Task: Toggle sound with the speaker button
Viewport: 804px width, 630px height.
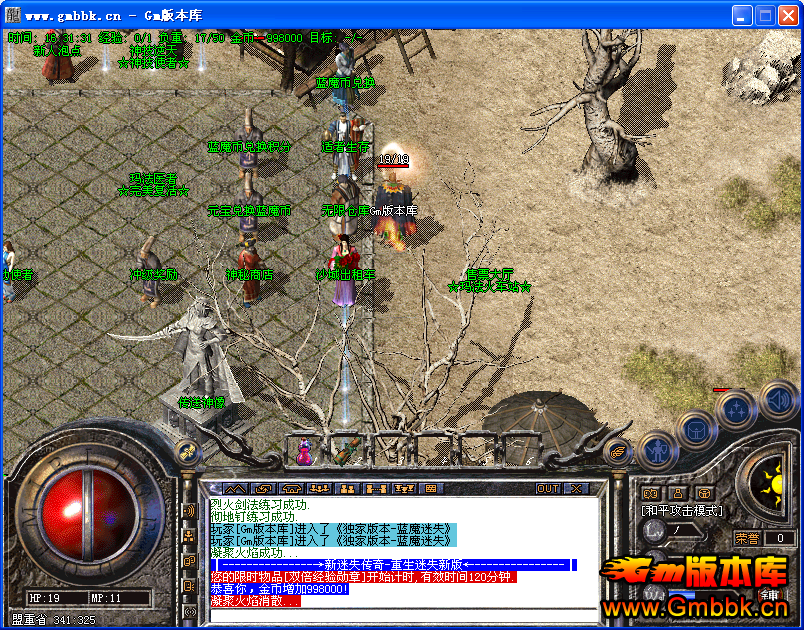Action: click(777, 401)
